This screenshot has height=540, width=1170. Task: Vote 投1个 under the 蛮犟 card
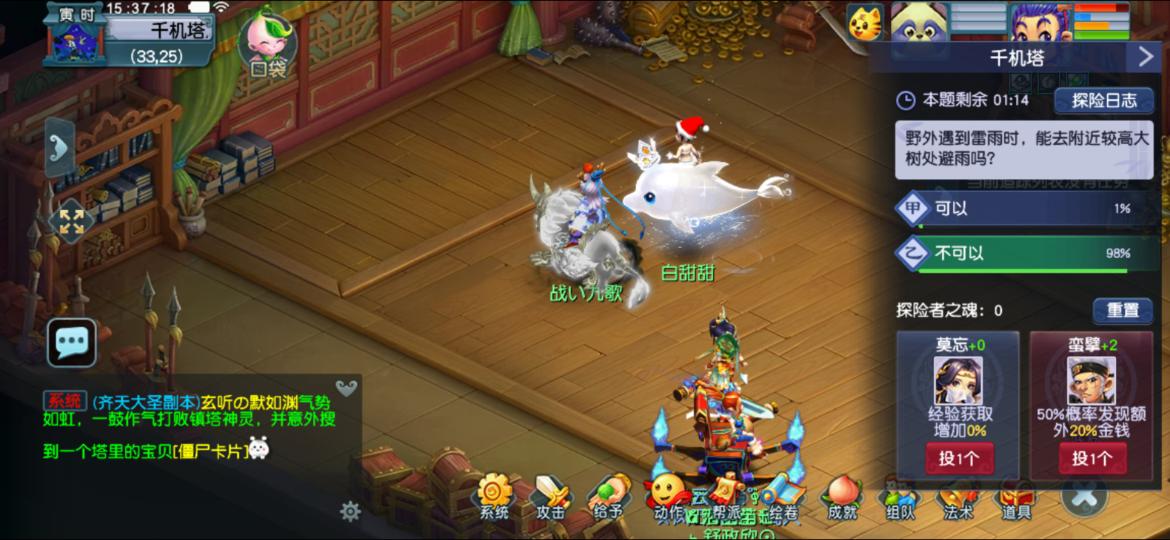(1092, 458)
